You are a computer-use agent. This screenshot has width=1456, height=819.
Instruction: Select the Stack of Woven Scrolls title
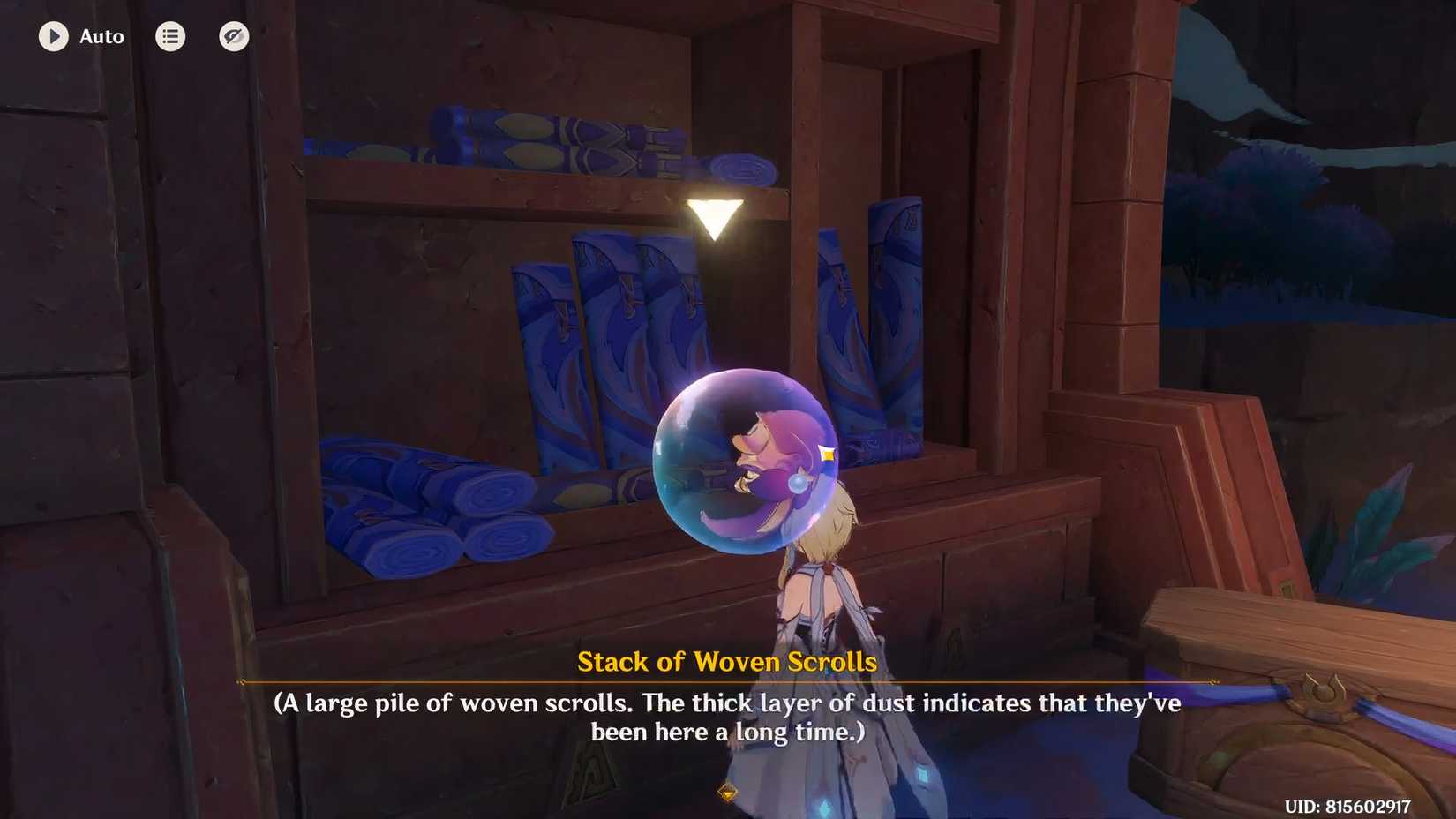(728, 661)
